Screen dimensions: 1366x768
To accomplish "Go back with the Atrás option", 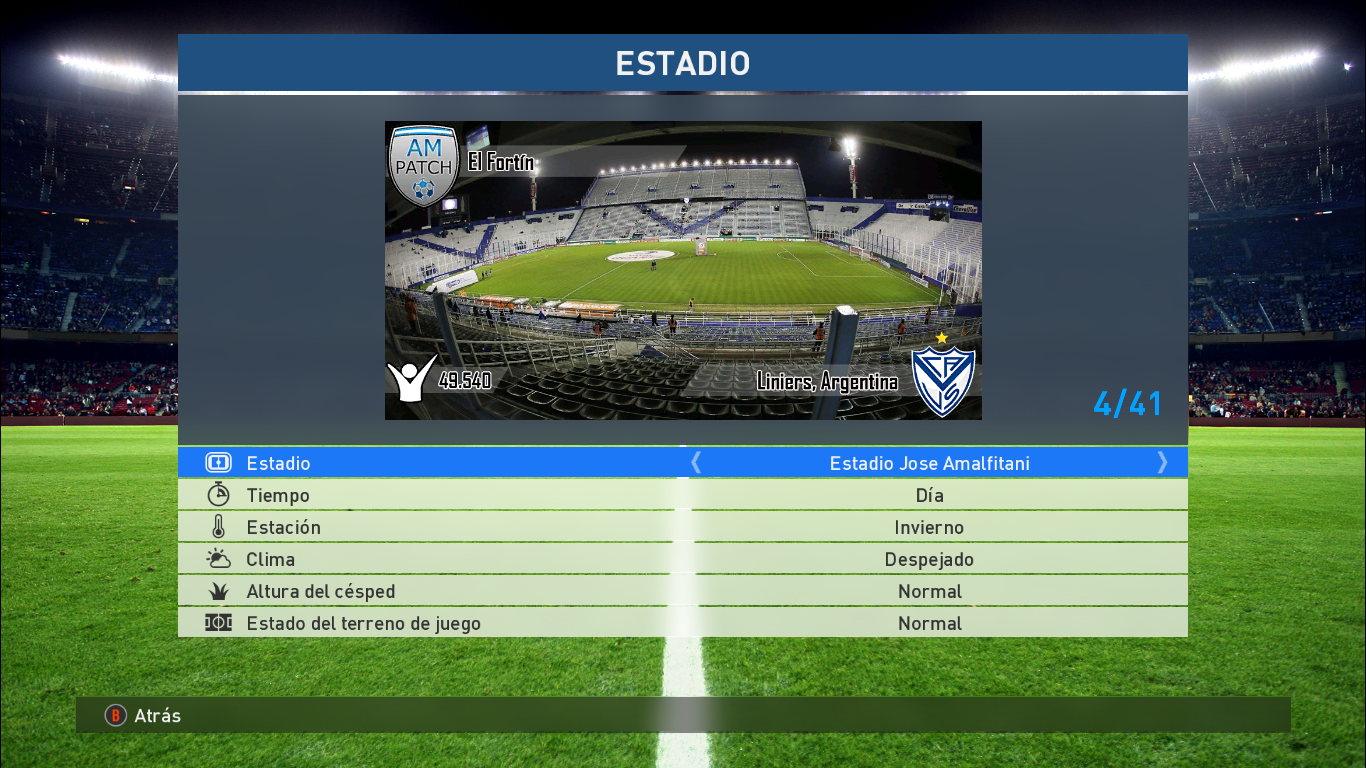I will [144, 715].
